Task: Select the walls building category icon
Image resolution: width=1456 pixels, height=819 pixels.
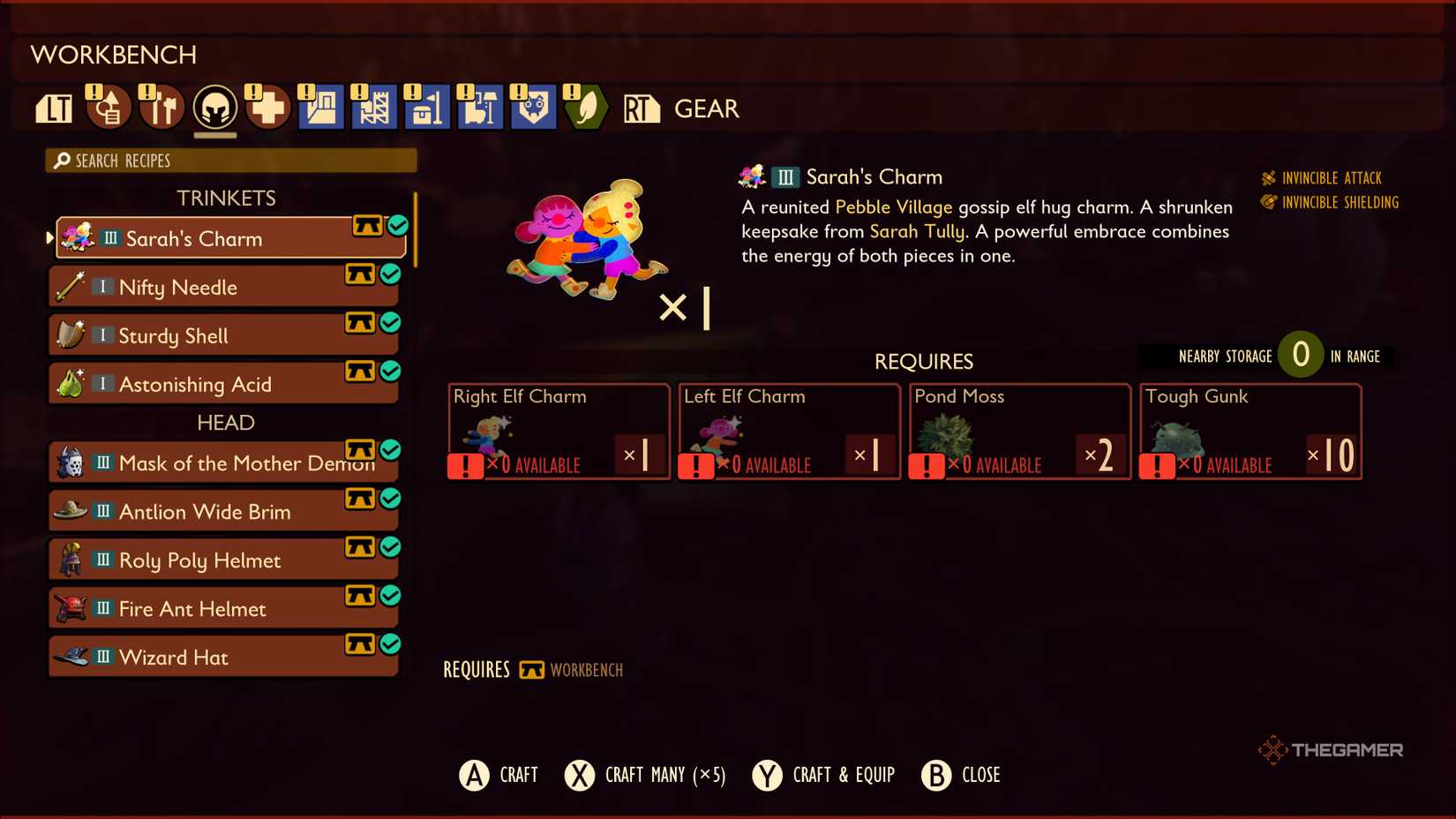Action: click(320, 108)
